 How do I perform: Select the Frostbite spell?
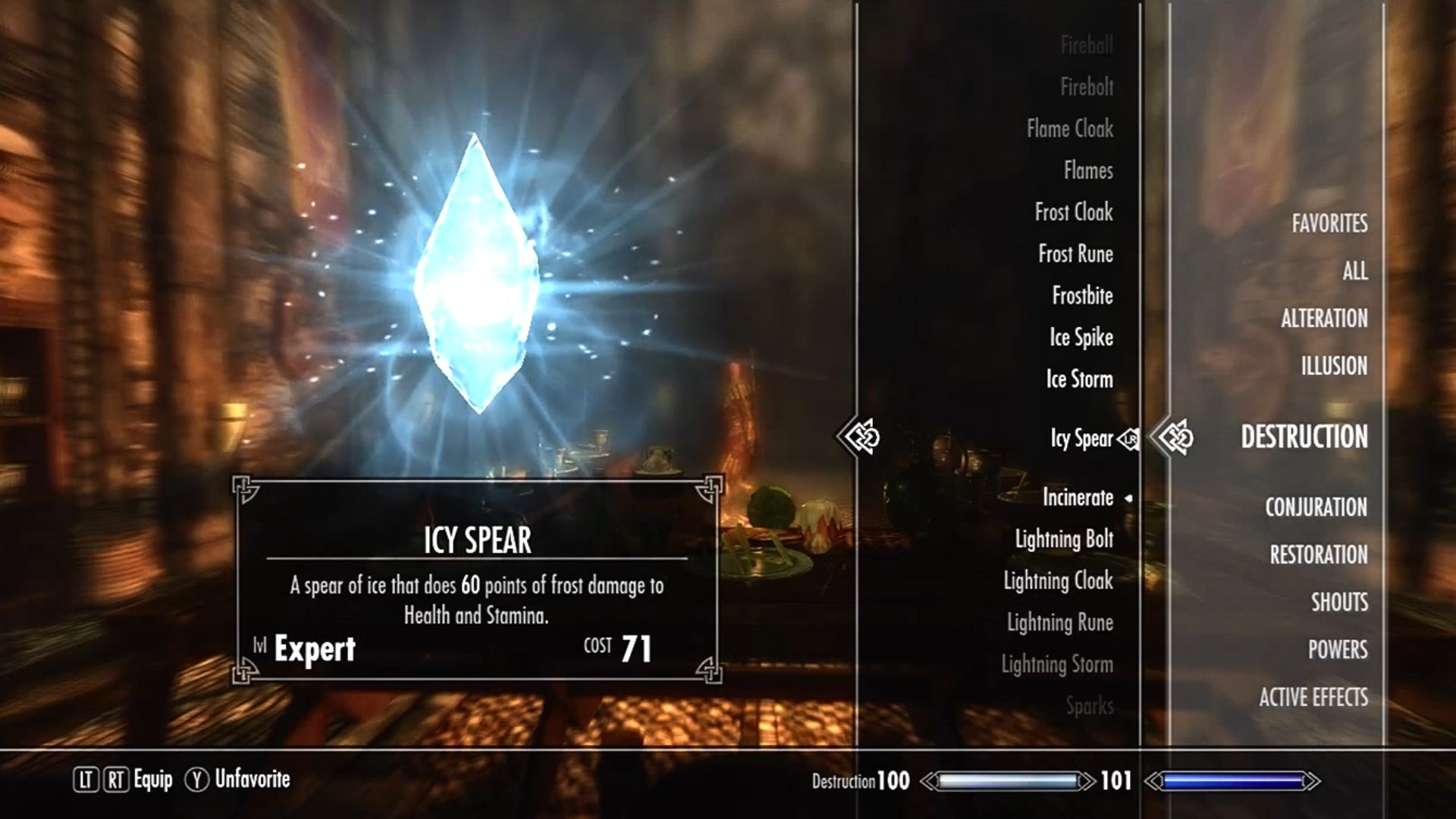[x=1082, y=296]
